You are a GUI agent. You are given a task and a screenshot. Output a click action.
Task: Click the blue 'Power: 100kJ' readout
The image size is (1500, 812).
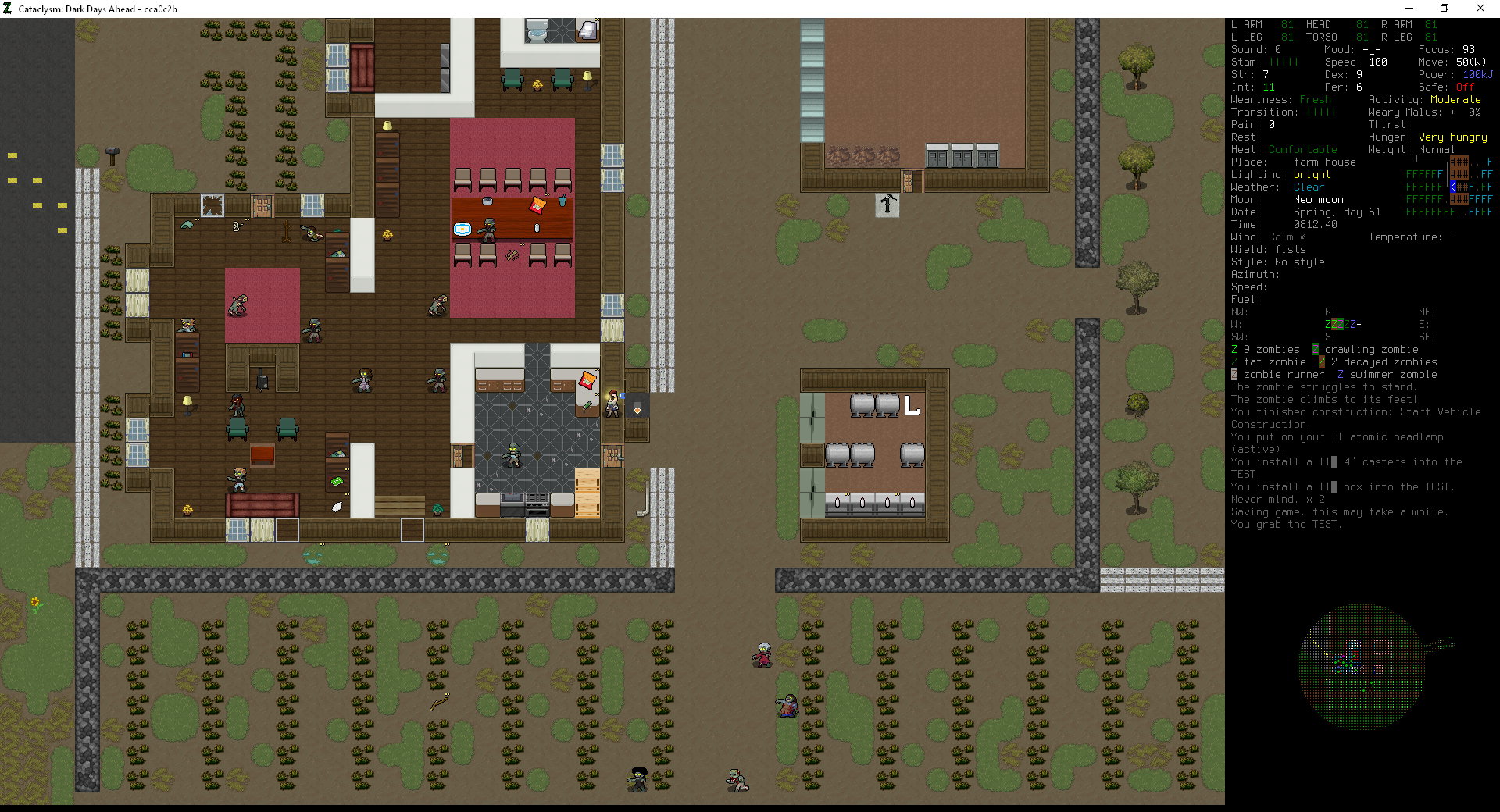tap(1477, 74)
